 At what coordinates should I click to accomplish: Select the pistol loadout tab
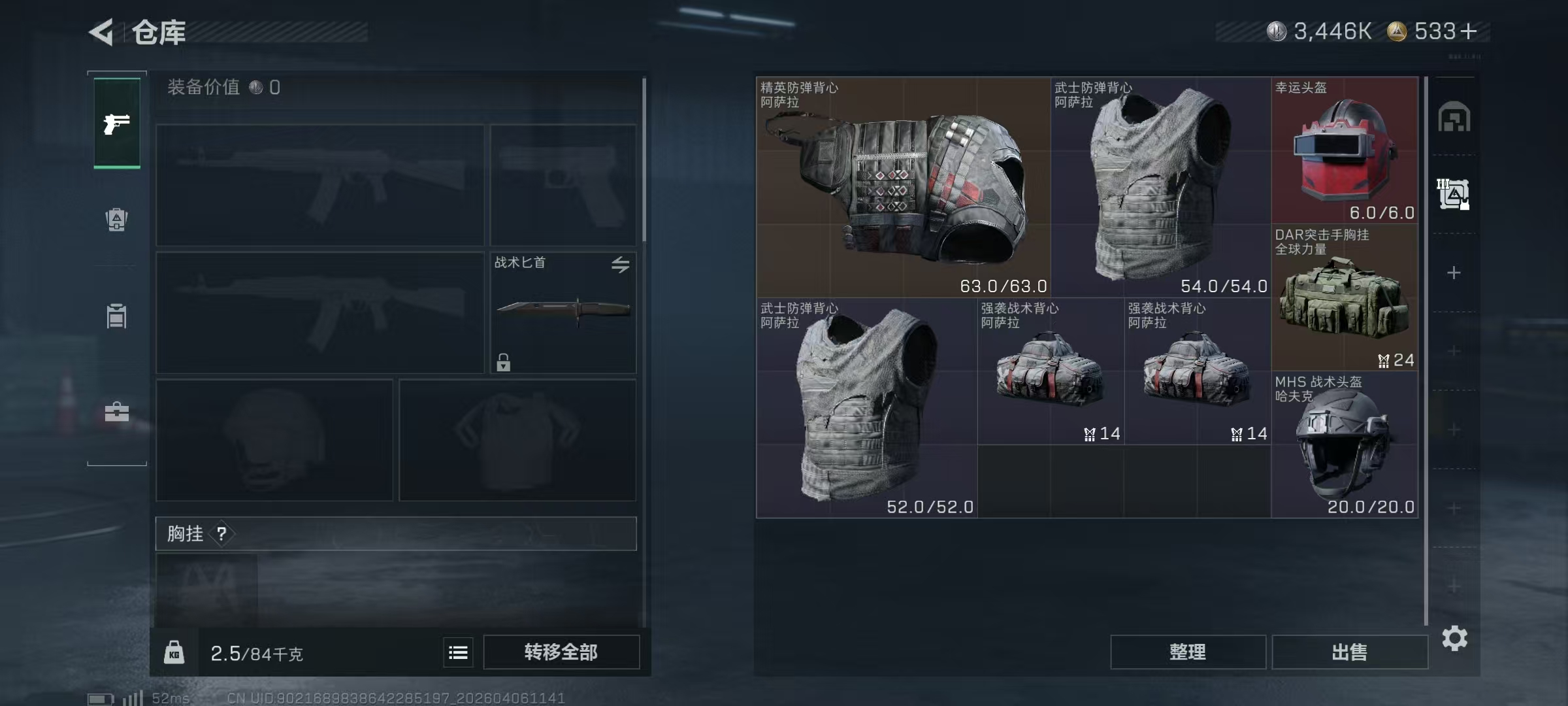117,124
